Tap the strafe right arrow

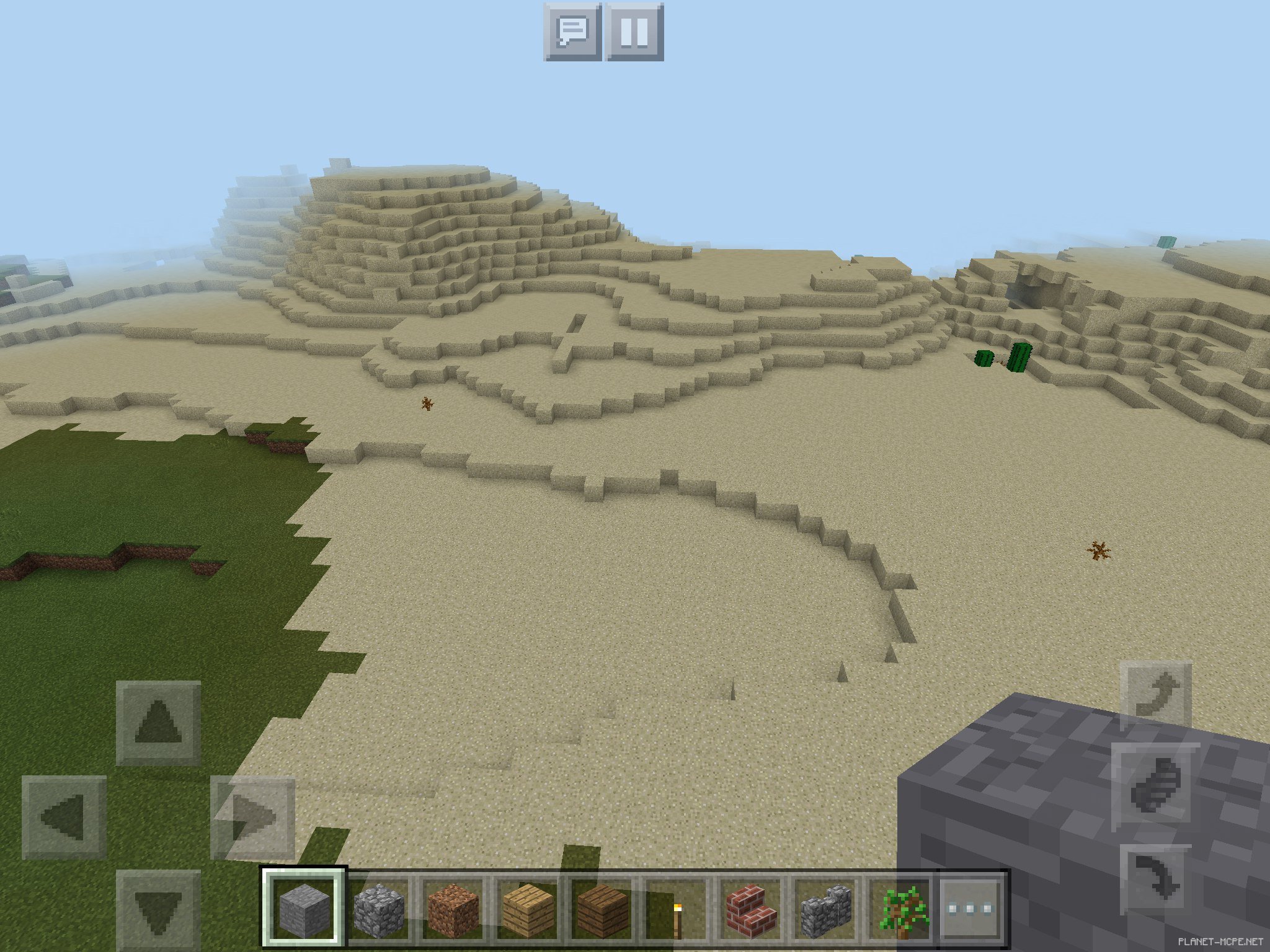(x=253, y=817)
